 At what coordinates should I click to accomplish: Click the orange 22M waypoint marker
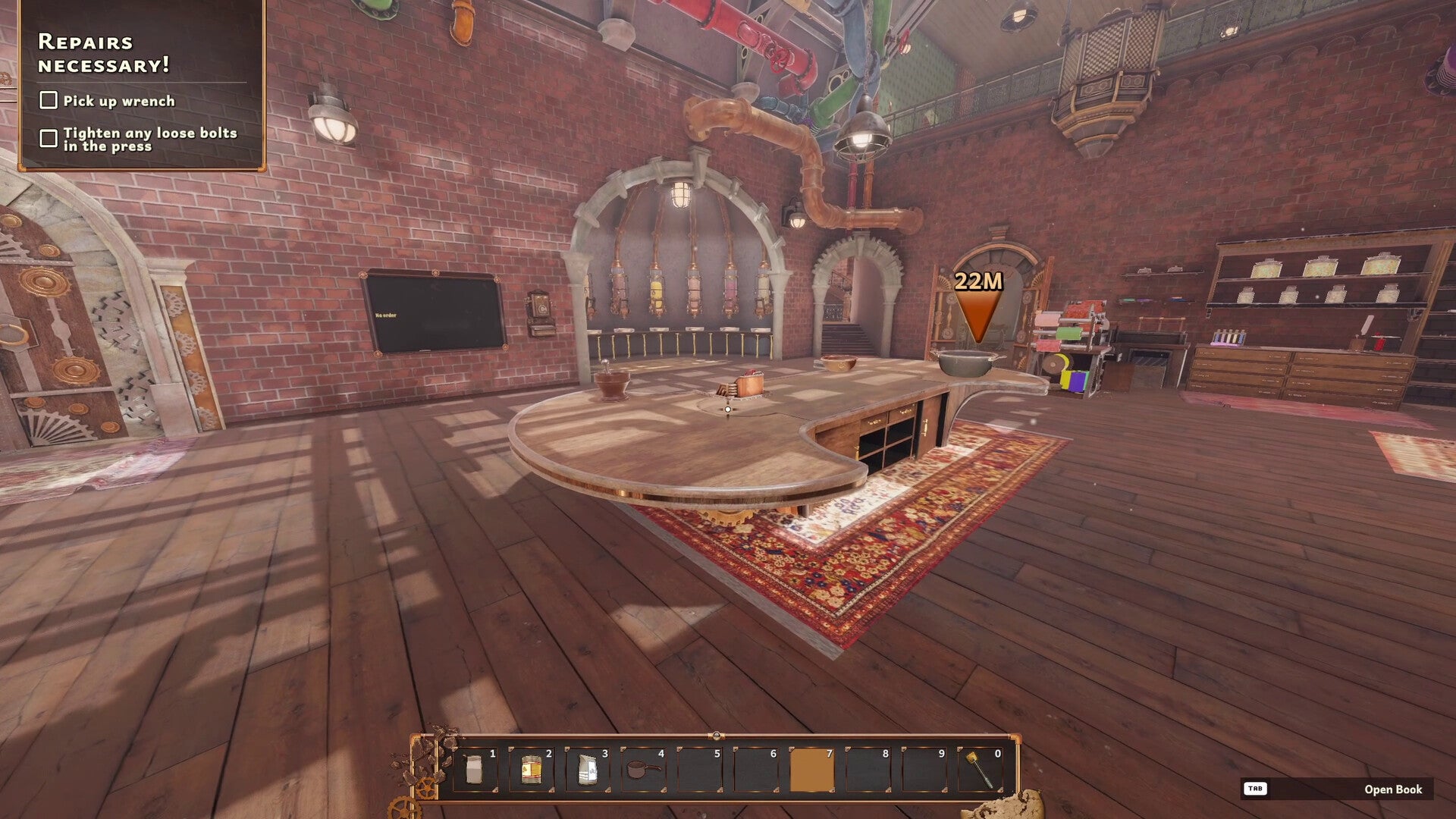tap(978, 307)
